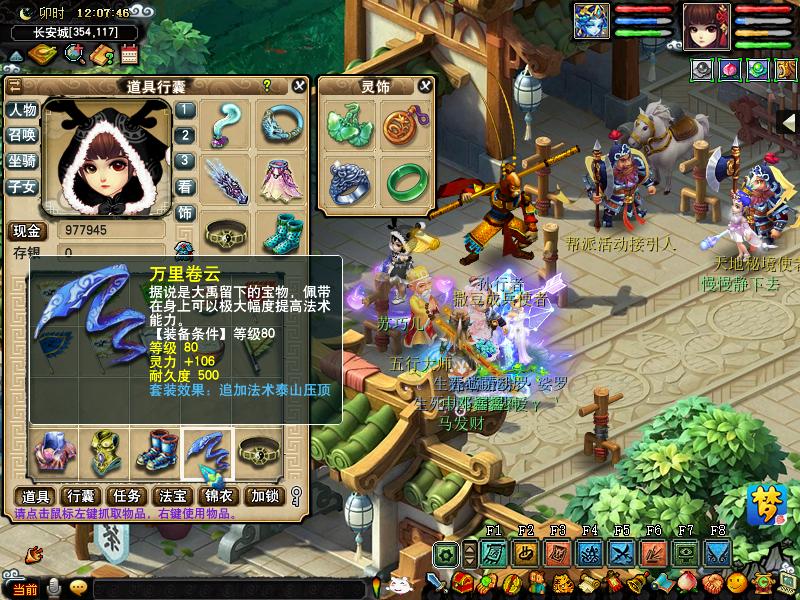This screenshot has width=800, height=600.
Task: Switch to the 锦衣 costume tab
Action: pyautogui.click(x=218, y=496)
